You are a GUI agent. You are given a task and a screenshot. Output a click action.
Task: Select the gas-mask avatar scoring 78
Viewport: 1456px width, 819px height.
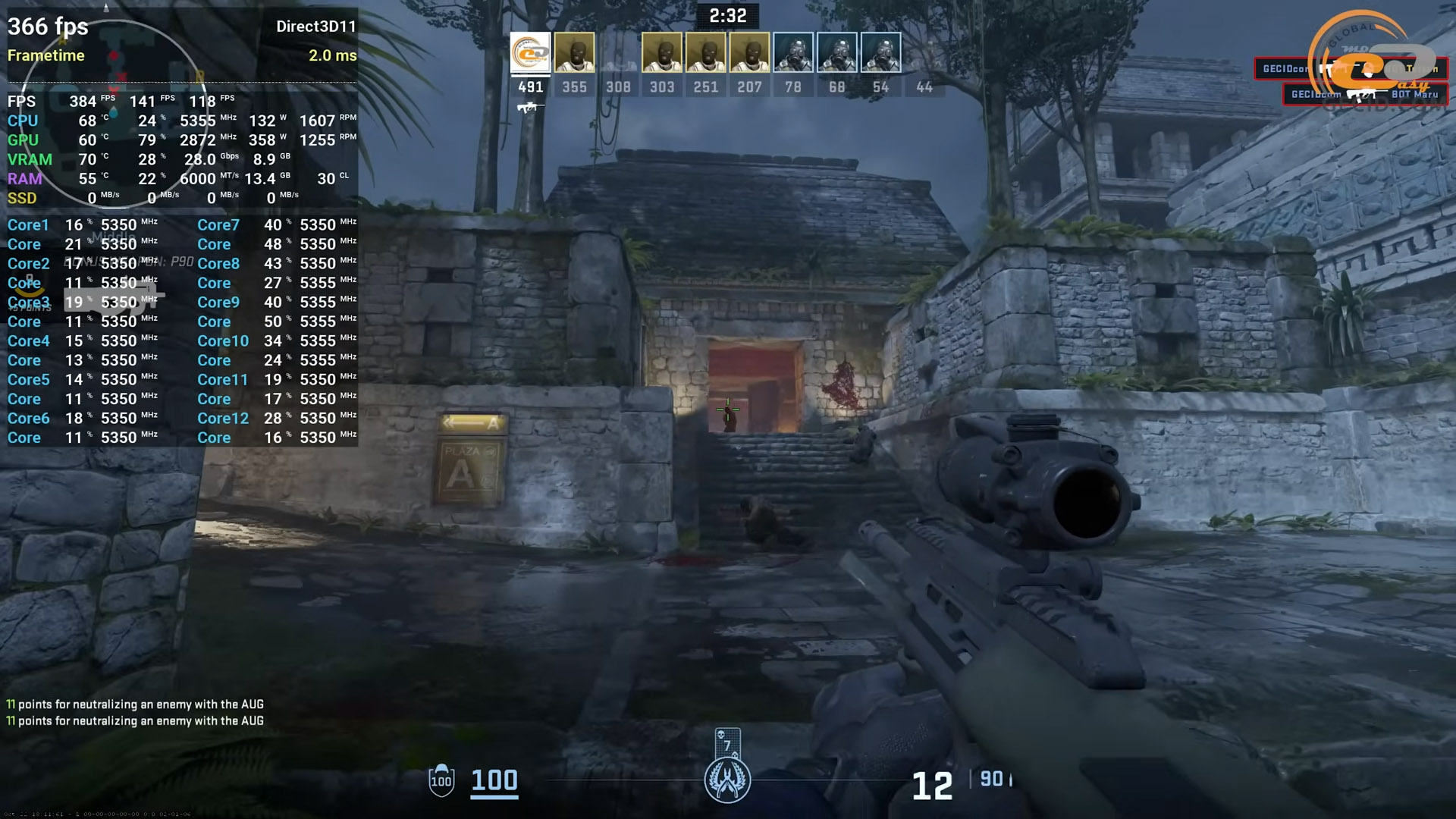[x=793, y=53]
